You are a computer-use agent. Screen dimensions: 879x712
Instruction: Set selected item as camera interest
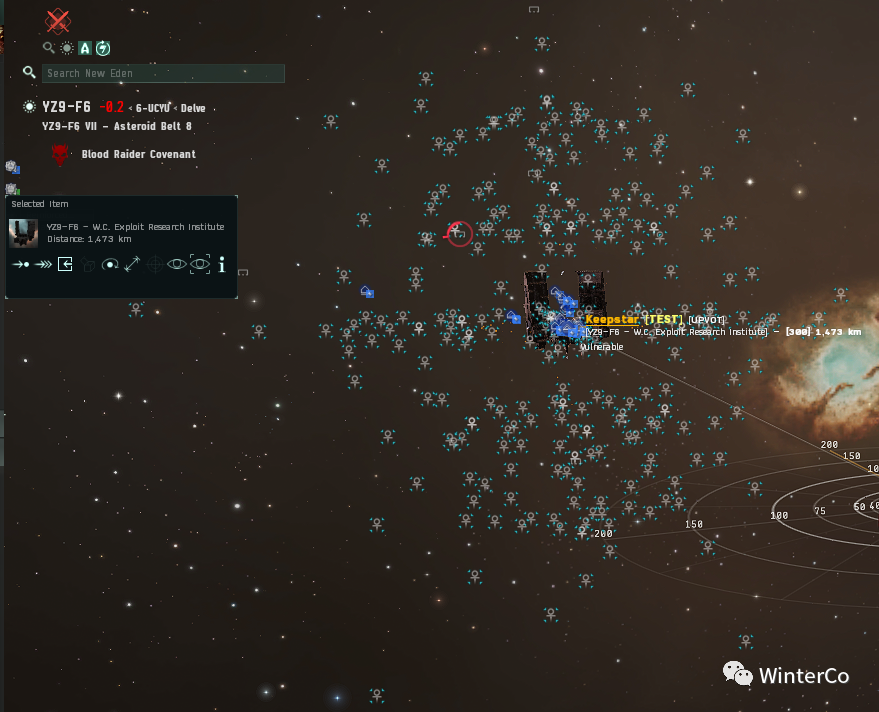tap(200, 264)
